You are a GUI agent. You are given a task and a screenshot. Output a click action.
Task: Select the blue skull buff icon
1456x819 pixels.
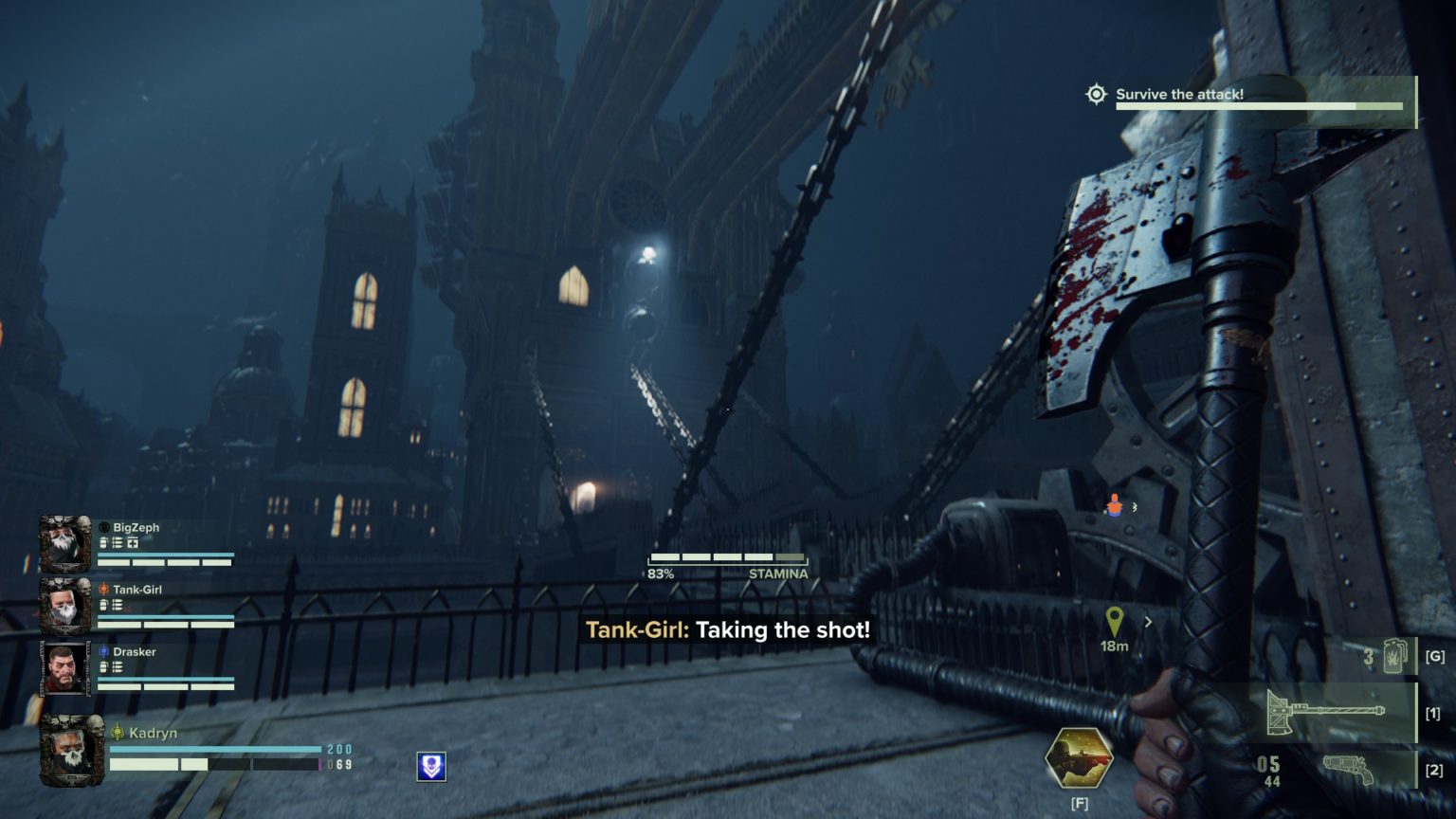click(x=431, y=766)
